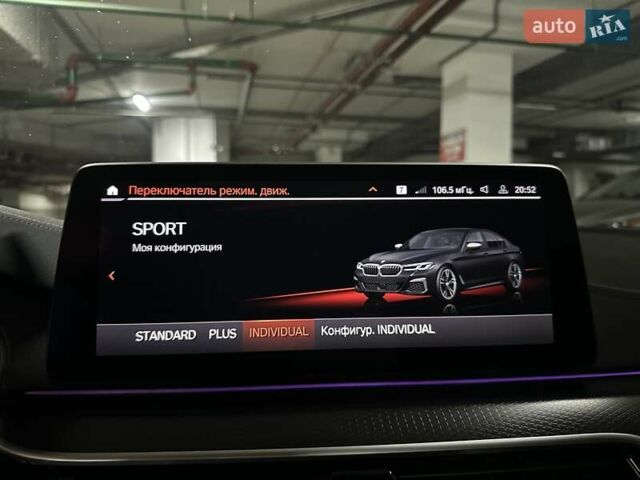Select the STANDARD sport mode

click(165, 335)
